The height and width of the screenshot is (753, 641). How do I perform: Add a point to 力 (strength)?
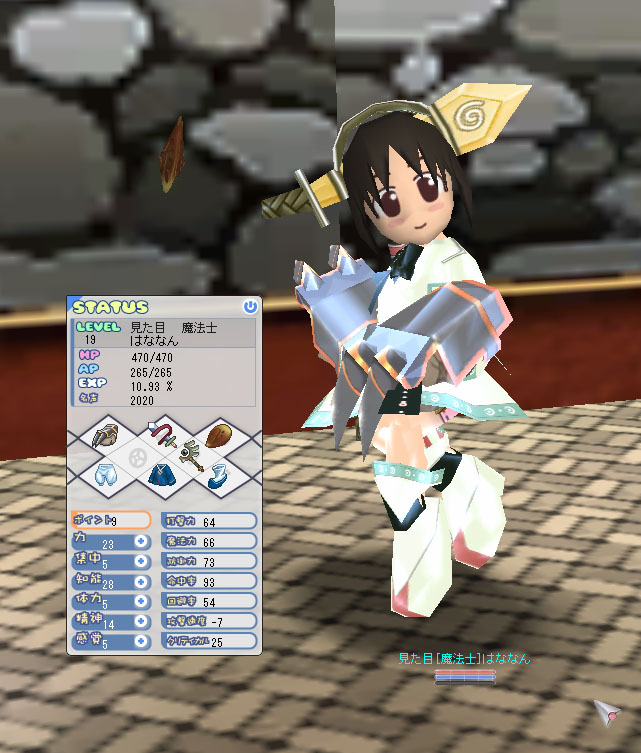pyautogui.click(x=141, y=541)
